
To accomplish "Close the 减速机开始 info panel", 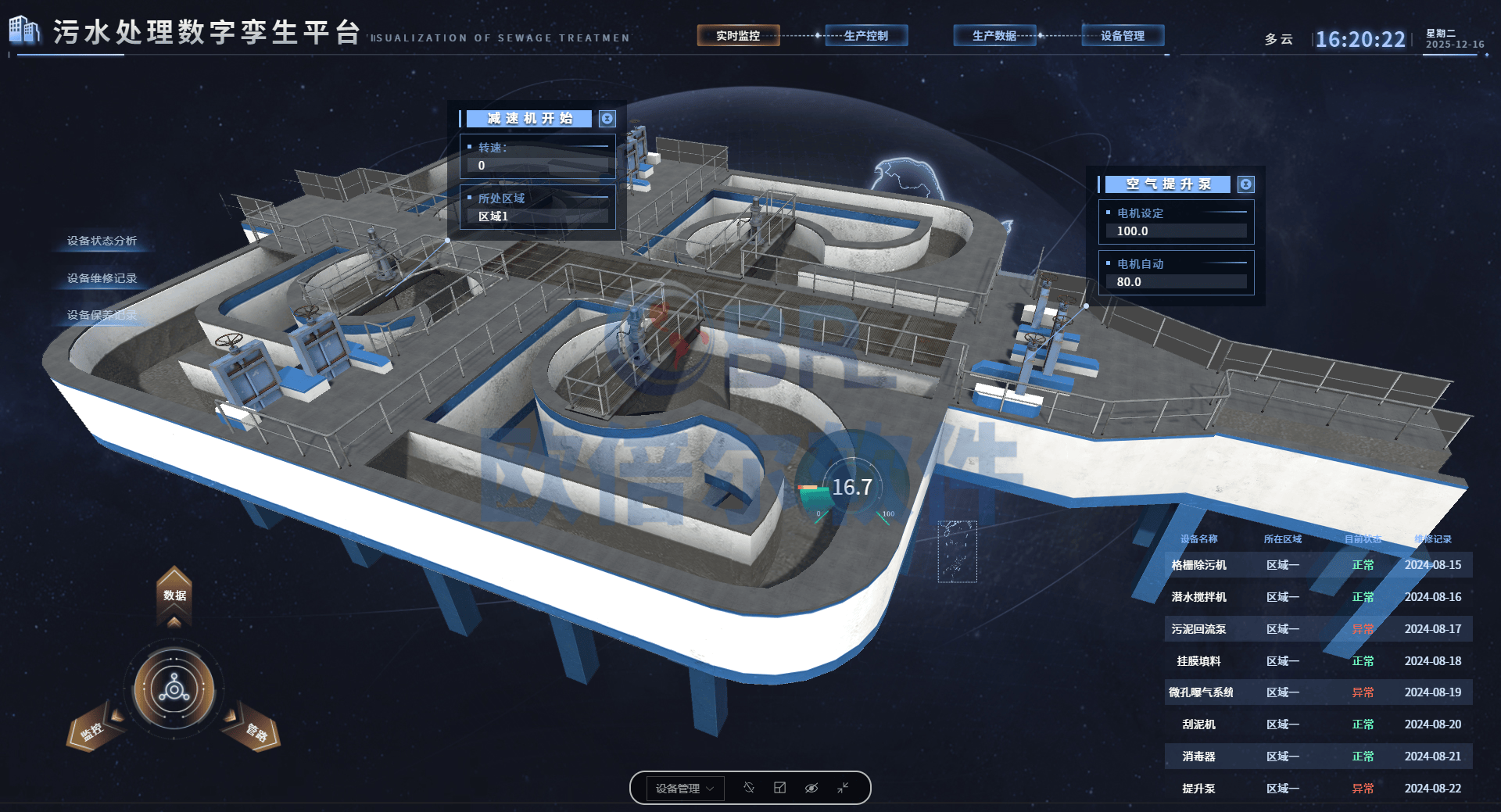I will click(607, 119).
